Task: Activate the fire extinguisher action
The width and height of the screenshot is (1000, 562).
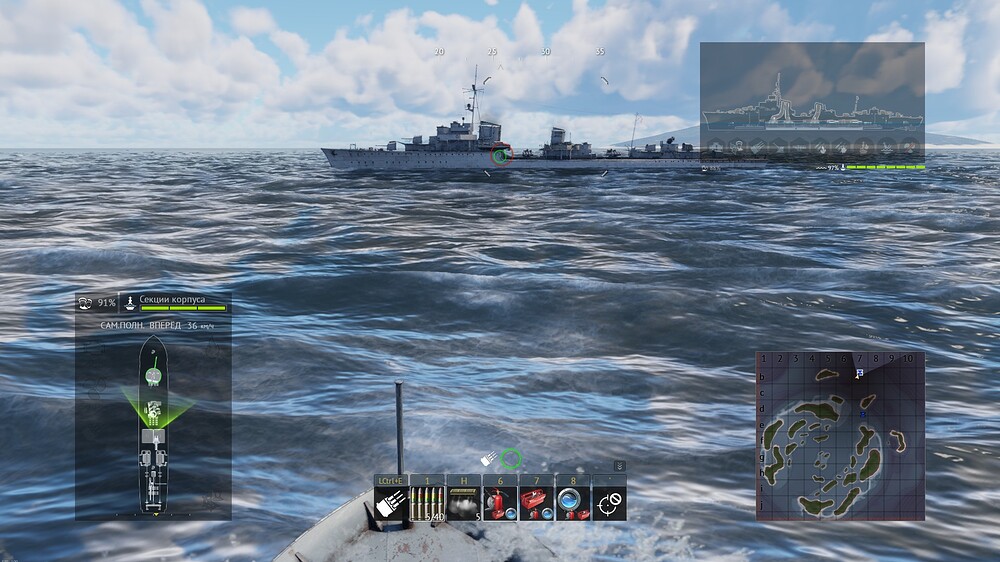Action: tap(499, 504)
